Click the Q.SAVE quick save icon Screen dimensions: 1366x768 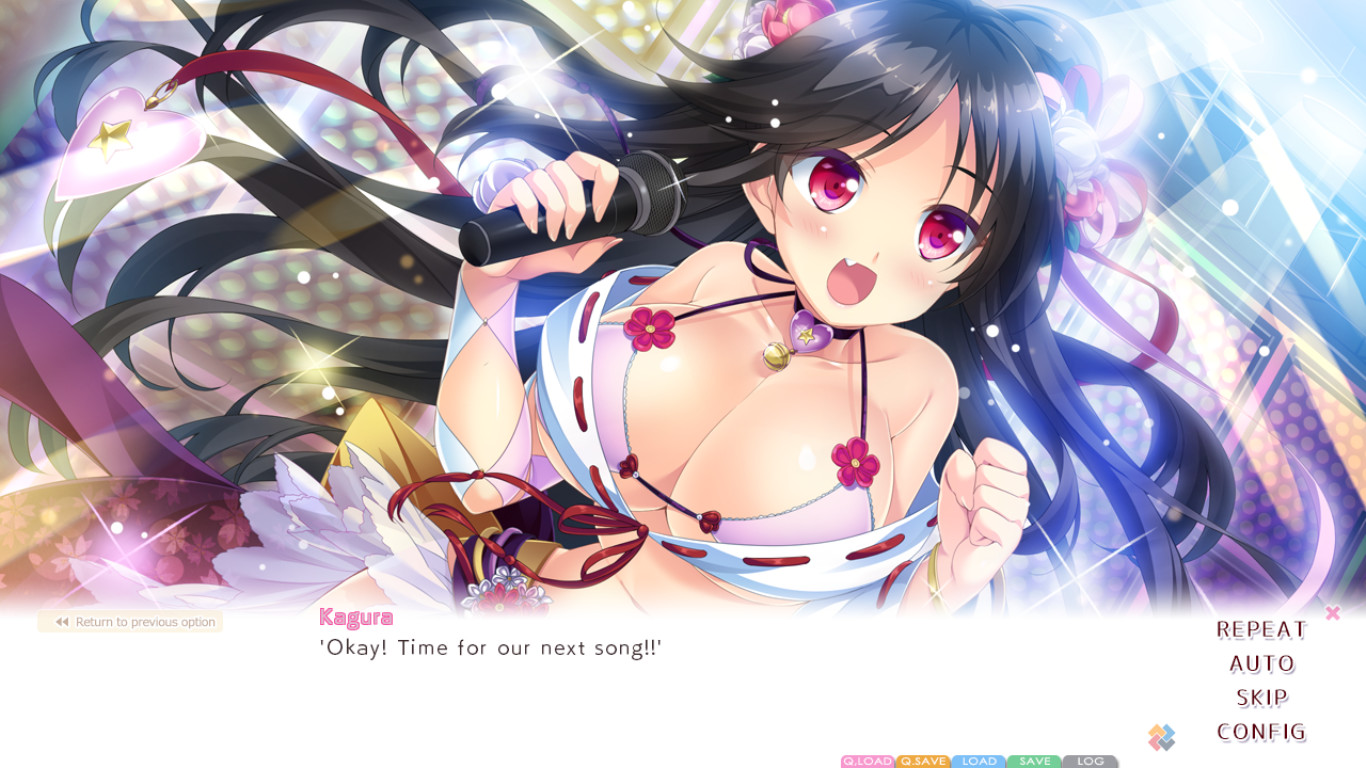[922, 761]
